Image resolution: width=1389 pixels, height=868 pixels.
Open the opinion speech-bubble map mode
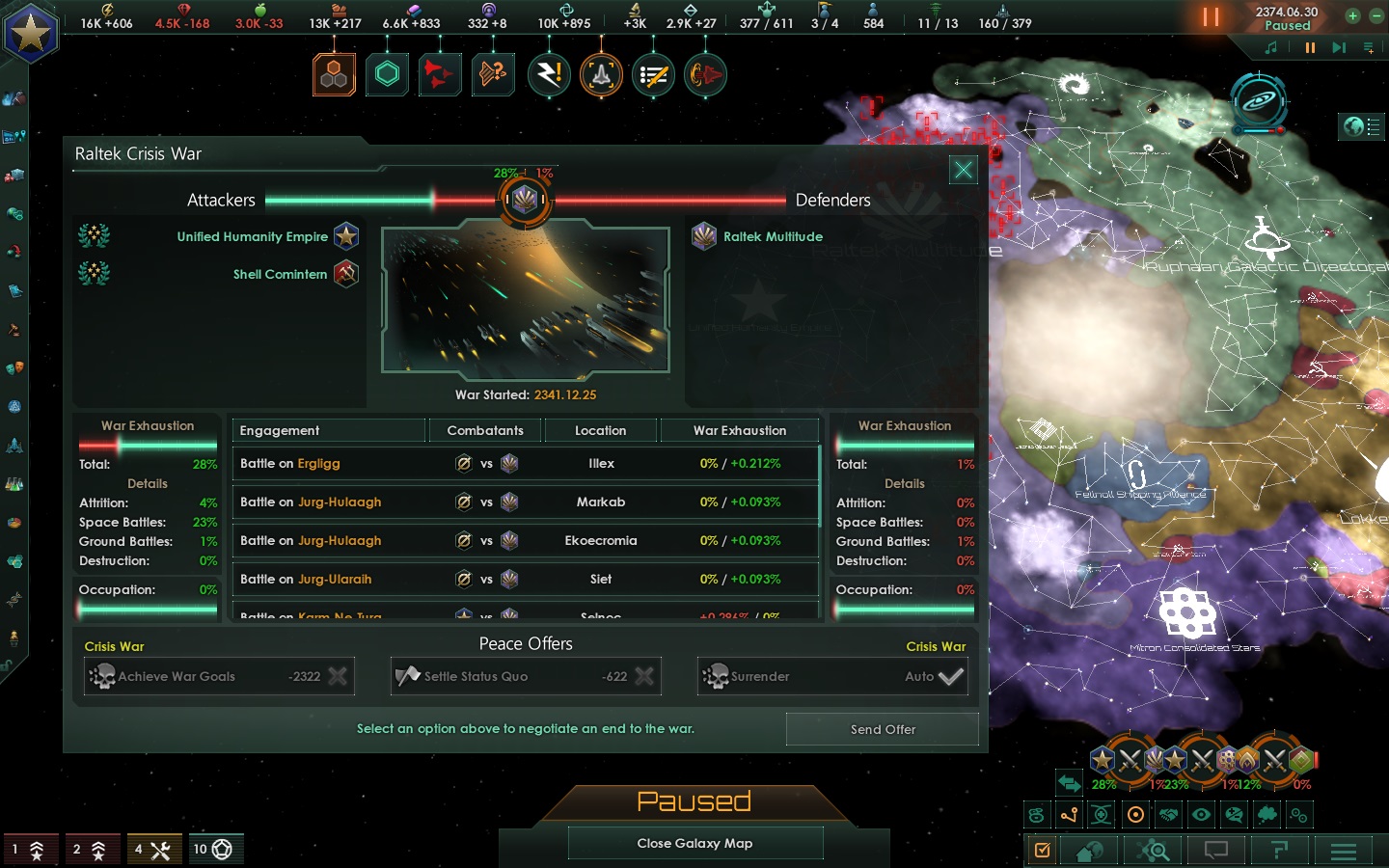[x=1236, y=815]
